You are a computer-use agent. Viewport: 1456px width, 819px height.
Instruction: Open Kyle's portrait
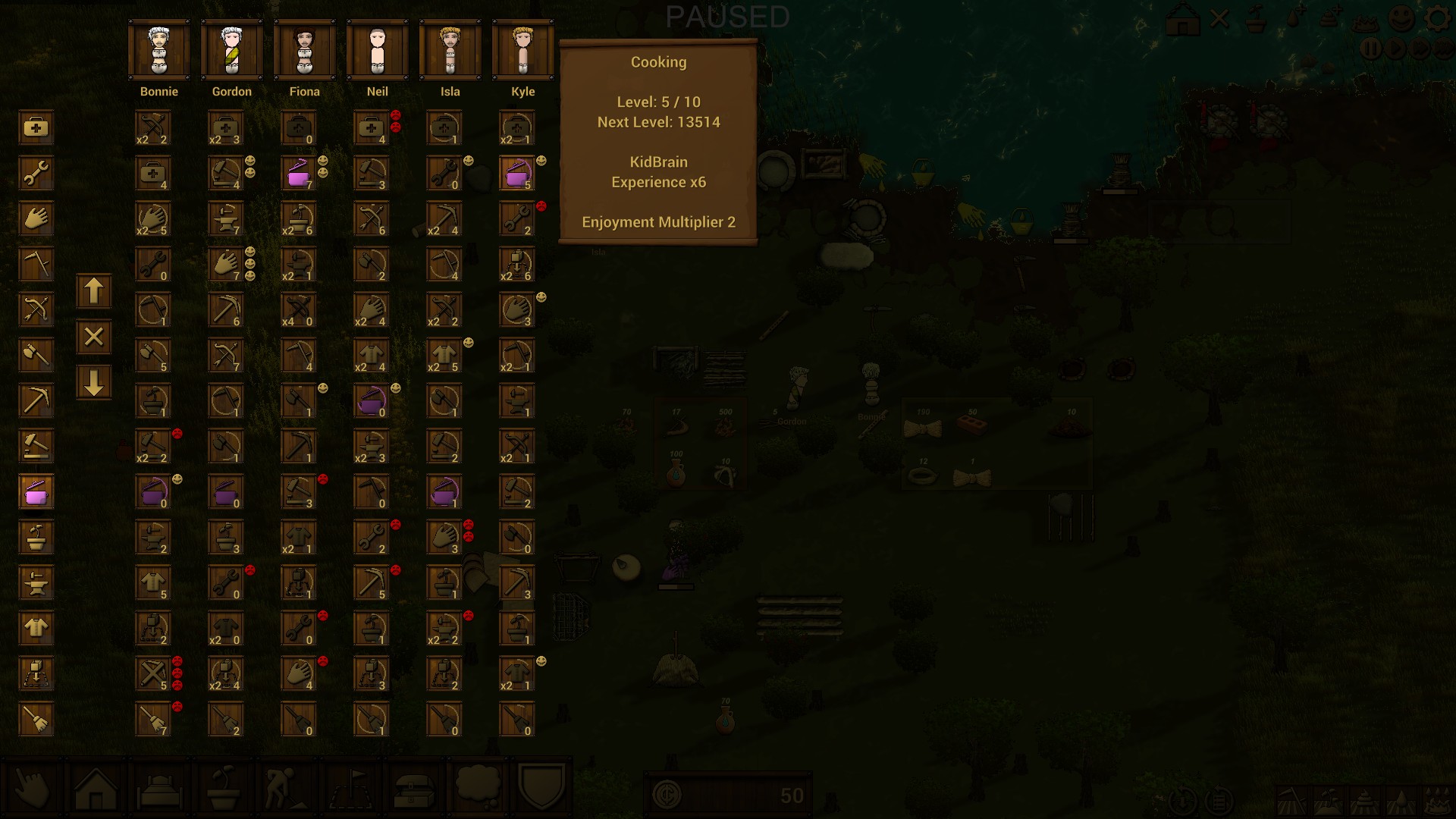coord(522,51)
